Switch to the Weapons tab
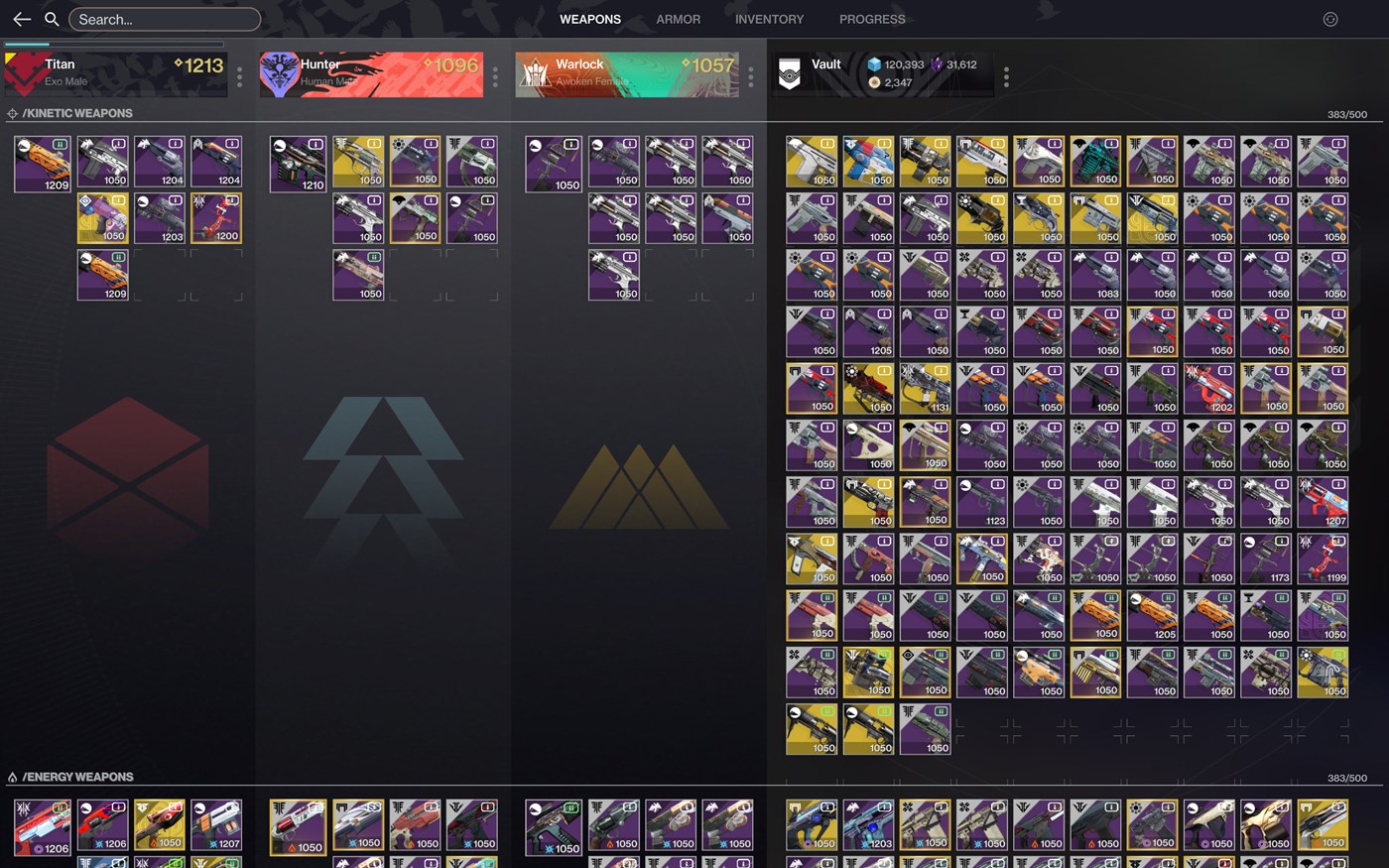 tap(589, 19)
